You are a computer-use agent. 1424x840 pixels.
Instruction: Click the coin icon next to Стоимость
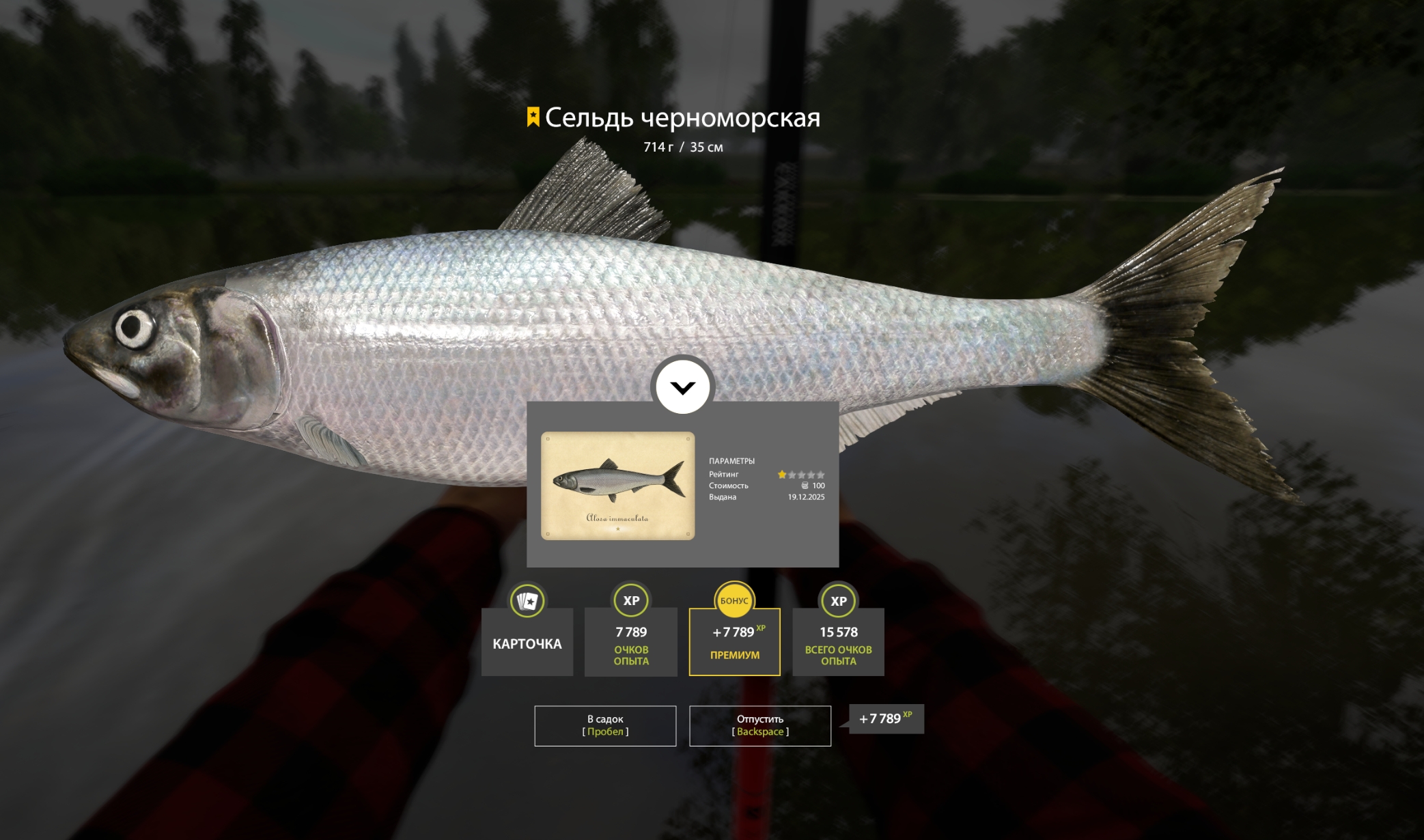[805, 486]
